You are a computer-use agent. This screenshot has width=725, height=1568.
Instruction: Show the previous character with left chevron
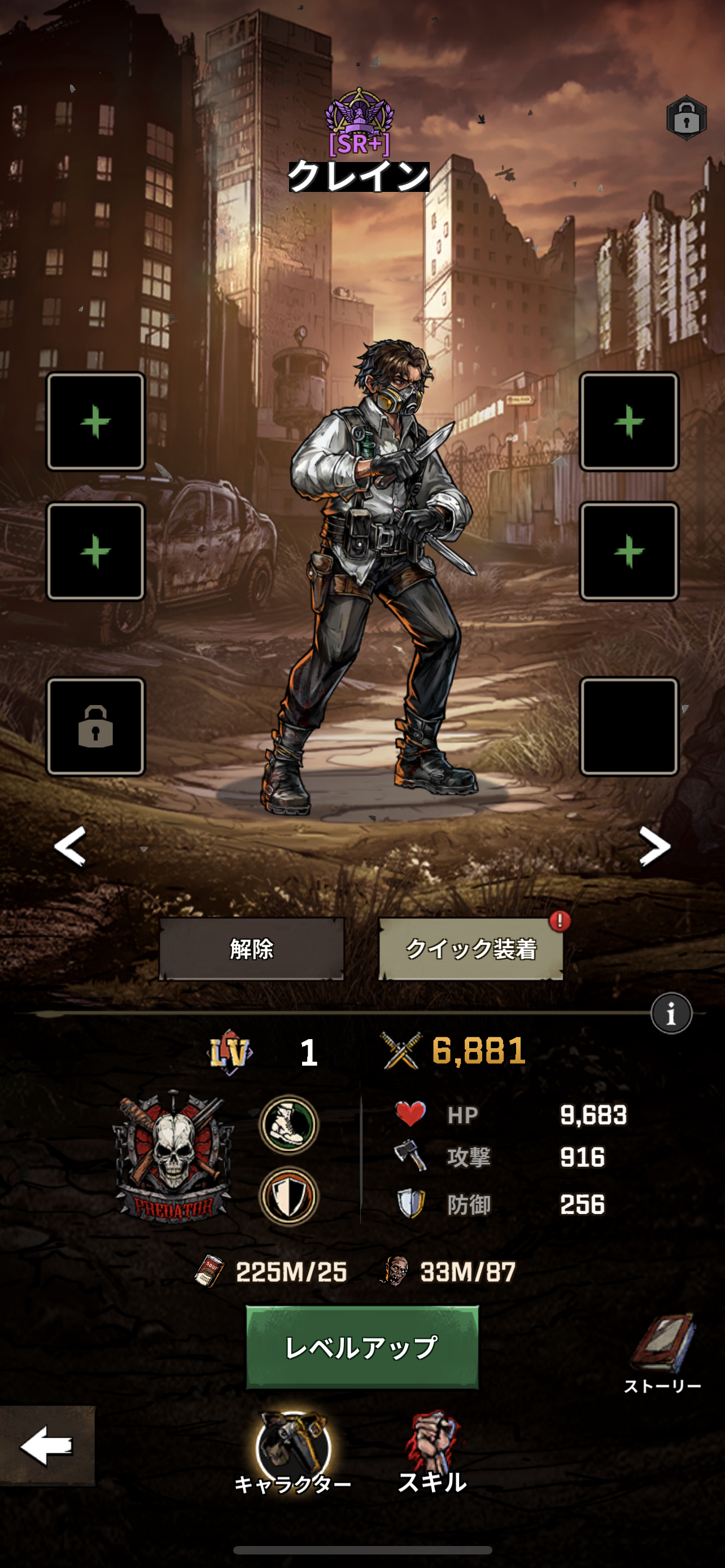[x=70, y=846]
